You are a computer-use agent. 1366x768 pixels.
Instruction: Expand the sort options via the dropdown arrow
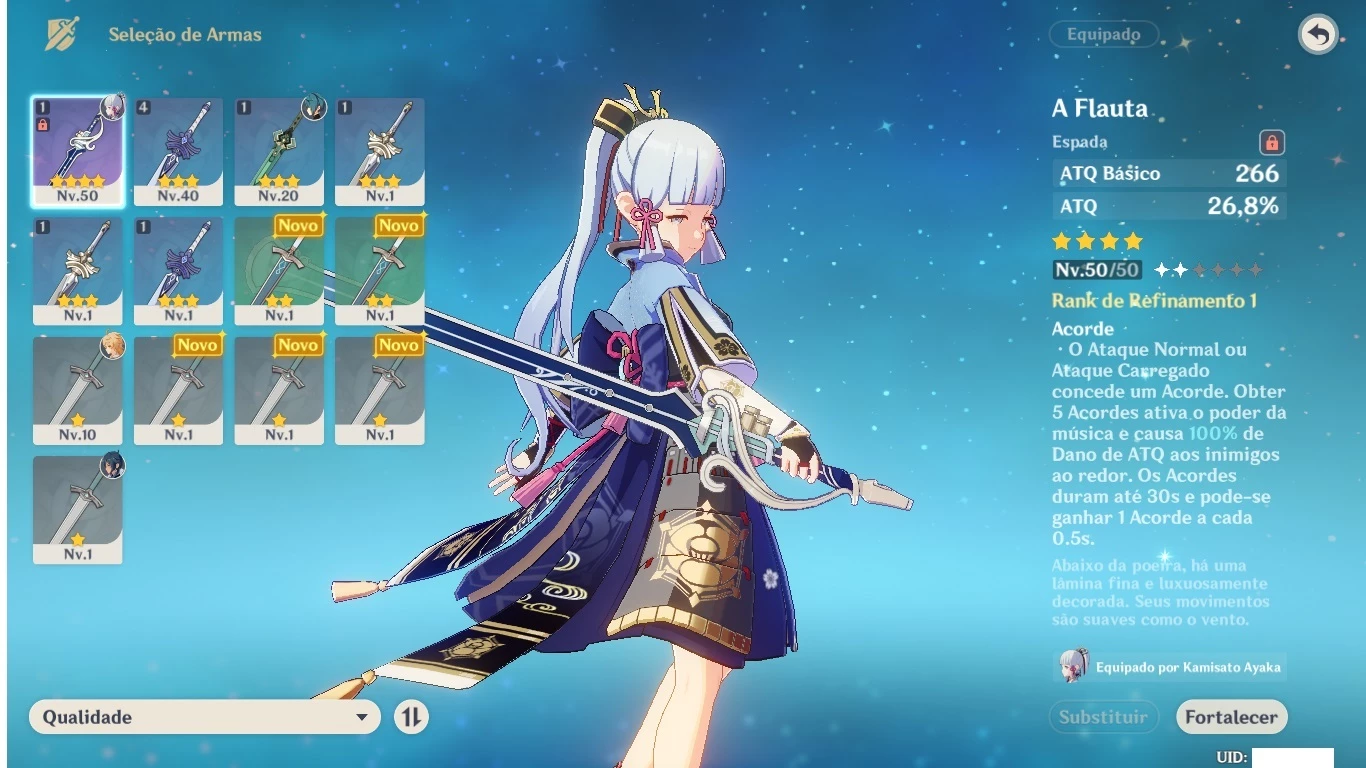(361, 717)
